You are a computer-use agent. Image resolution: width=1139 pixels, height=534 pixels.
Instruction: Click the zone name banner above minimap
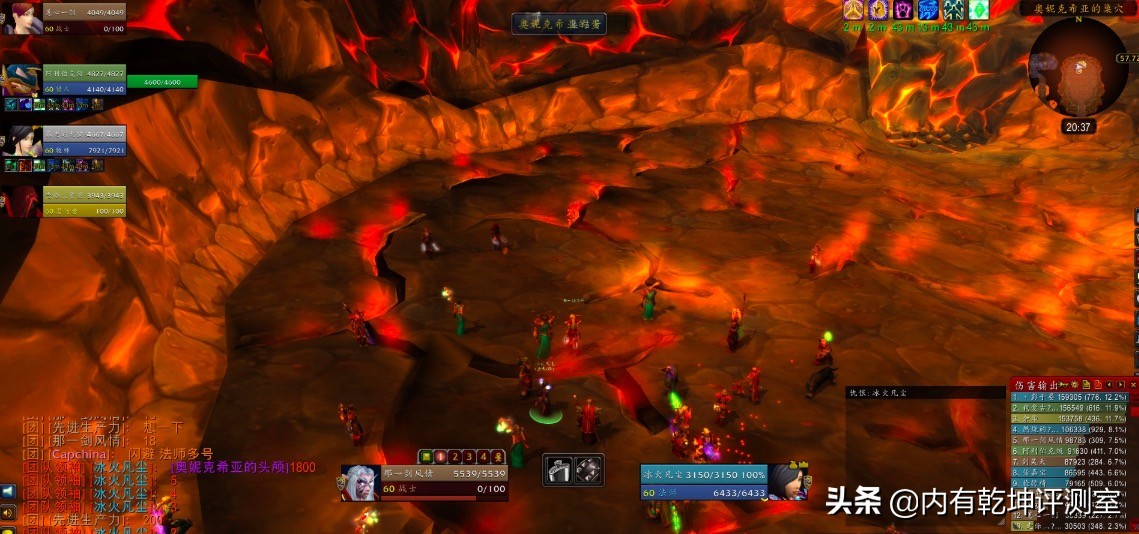(x=1078, y=8)
